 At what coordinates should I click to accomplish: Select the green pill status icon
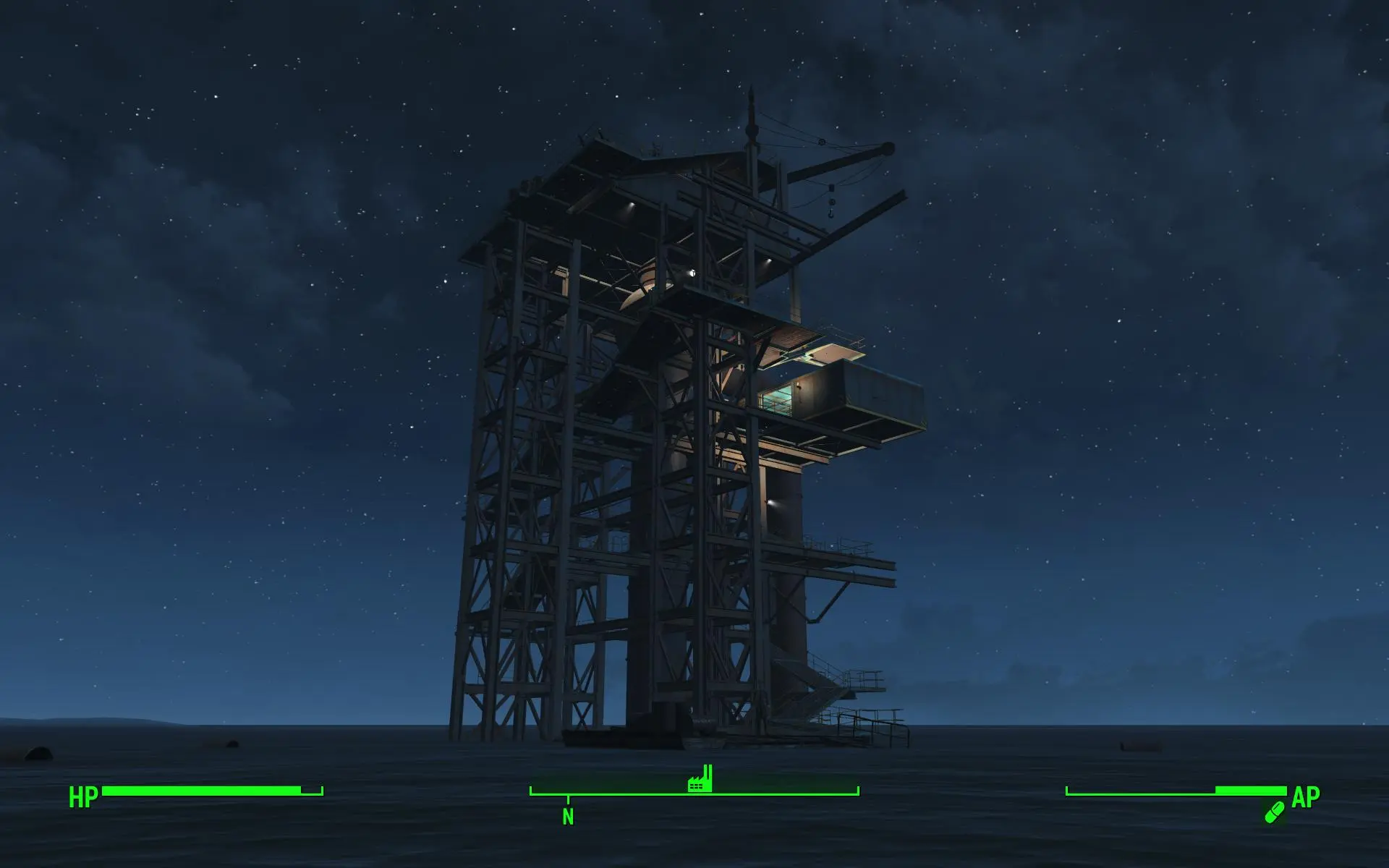pos(1274,812)
